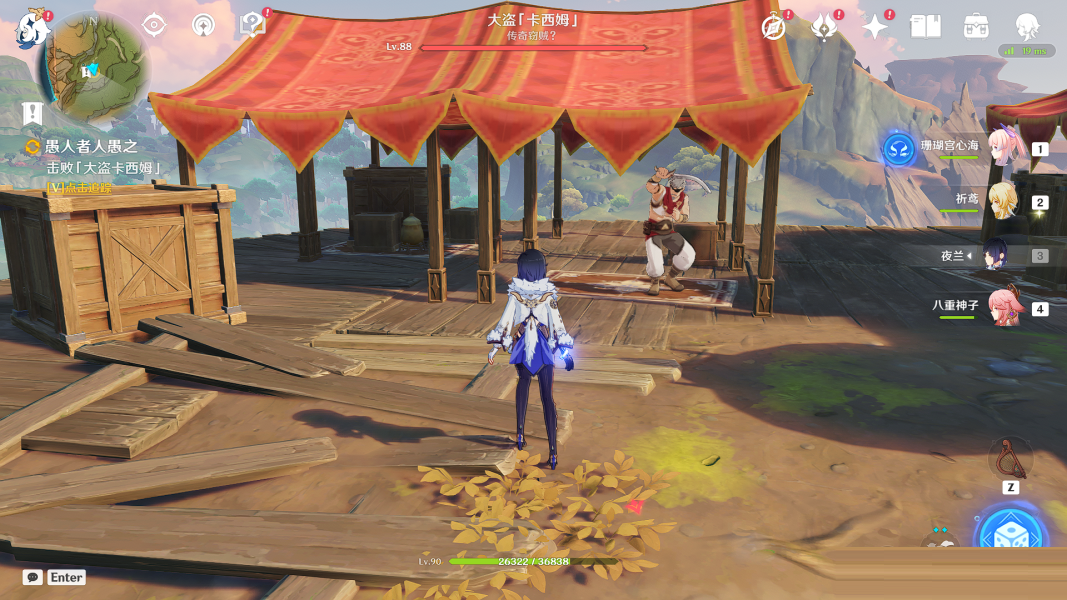This screenshot has width=1067, height=600.
Task: Open the compass events icon
Action: point(773,27)
